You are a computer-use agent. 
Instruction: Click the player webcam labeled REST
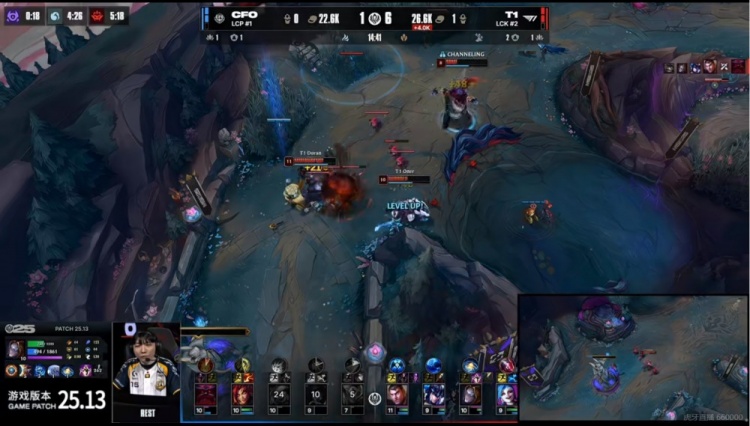pos(146,370)
